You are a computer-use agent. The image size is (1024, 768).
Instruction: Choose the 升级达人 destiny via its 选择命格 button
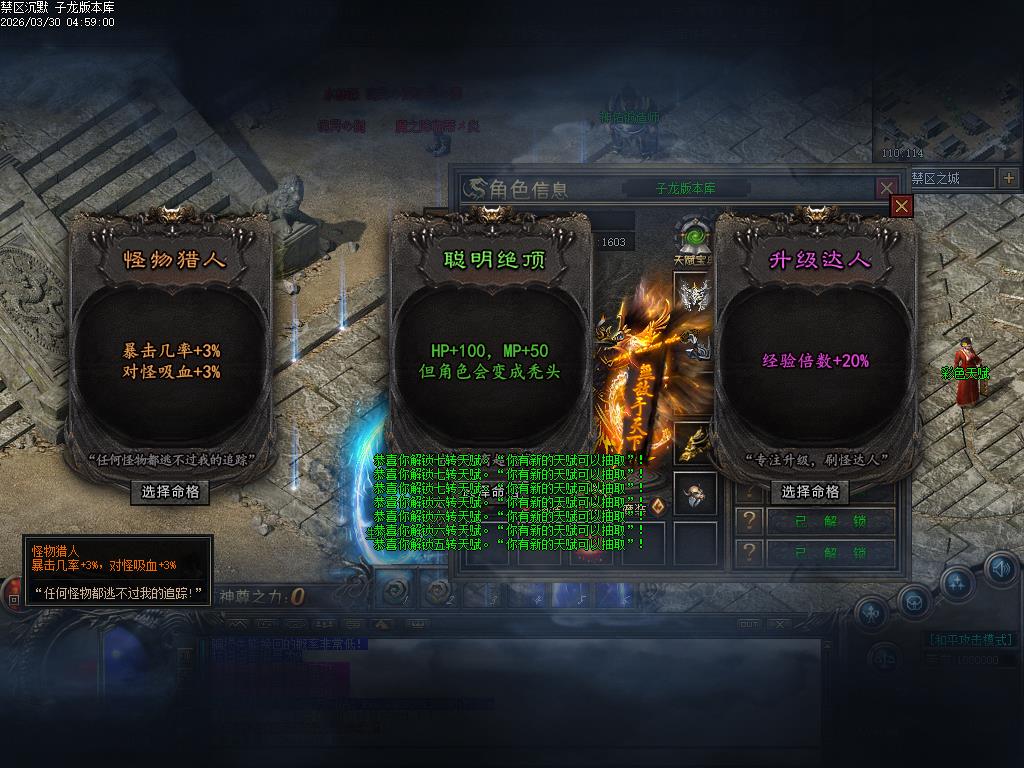coord(810,492)
